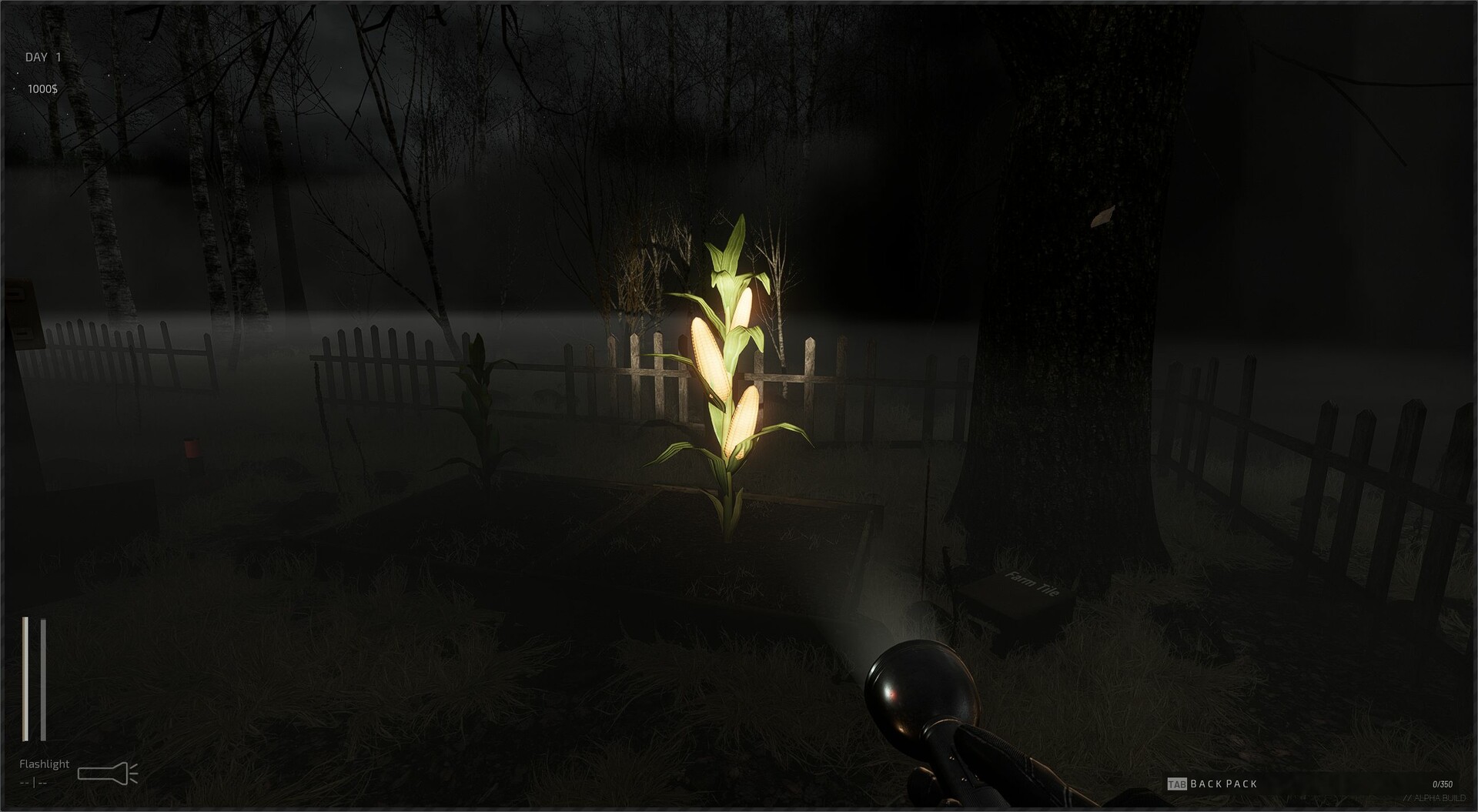Click the TAB key icon on the backpack prompt
Image resolution: width=1478 pixels, height=812 pixels.
pos(1177,784)
